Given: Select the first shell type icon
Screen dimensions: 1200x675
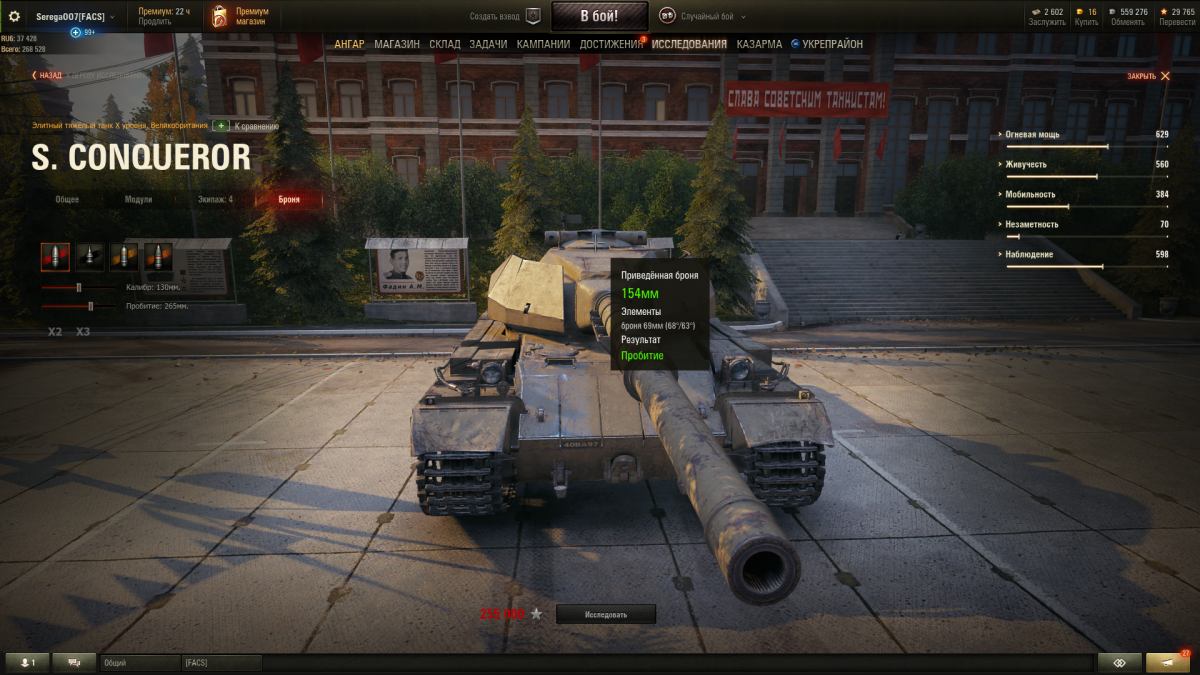Looking at the screenshot, I should [55, 257].
